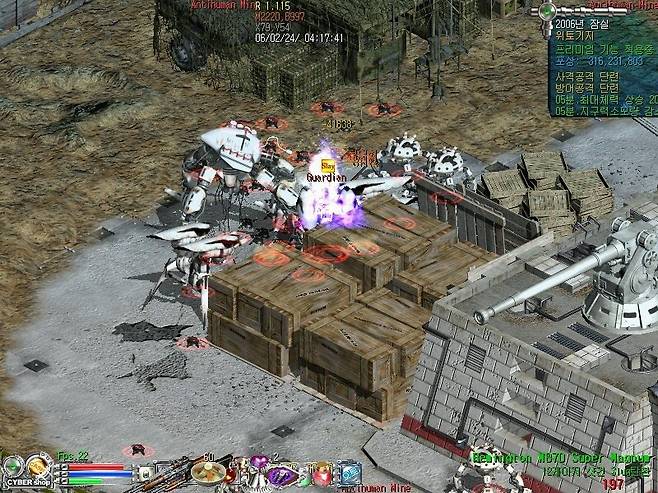The height and width of the screenshot is (493, 658).
Task: Click the gold coin icon above CYBER shop
Action: [39, 464]
